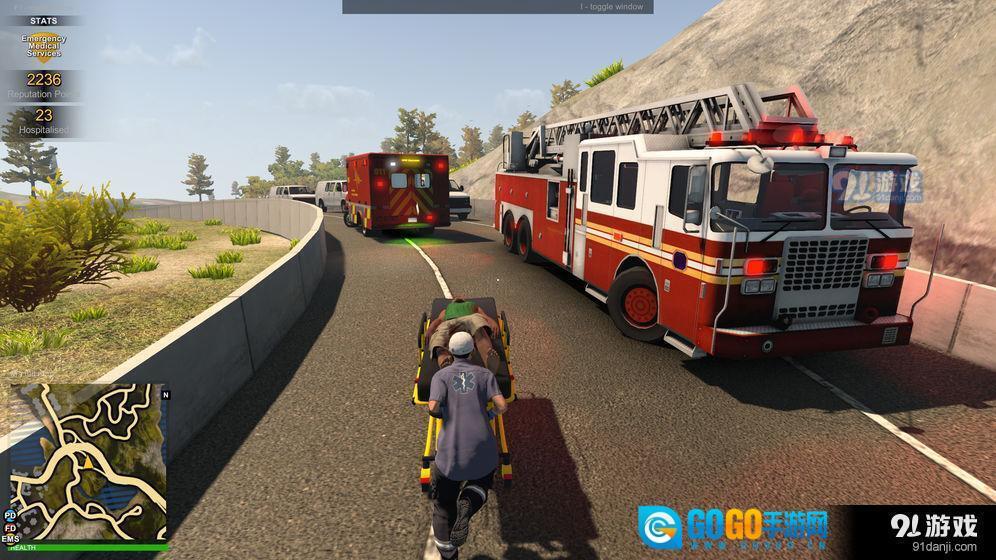Click the minimap north compass marker

tap(166, 394)
